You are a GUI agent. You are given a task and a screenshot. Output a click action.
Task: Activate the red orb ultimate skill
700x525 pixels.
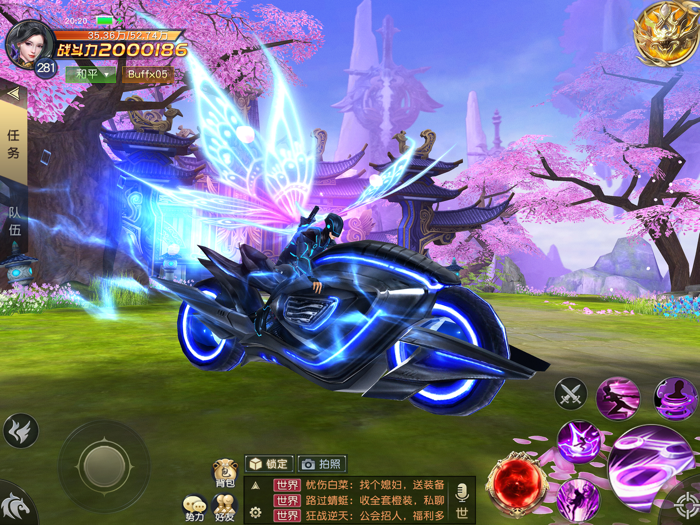[x=516, y=482]
